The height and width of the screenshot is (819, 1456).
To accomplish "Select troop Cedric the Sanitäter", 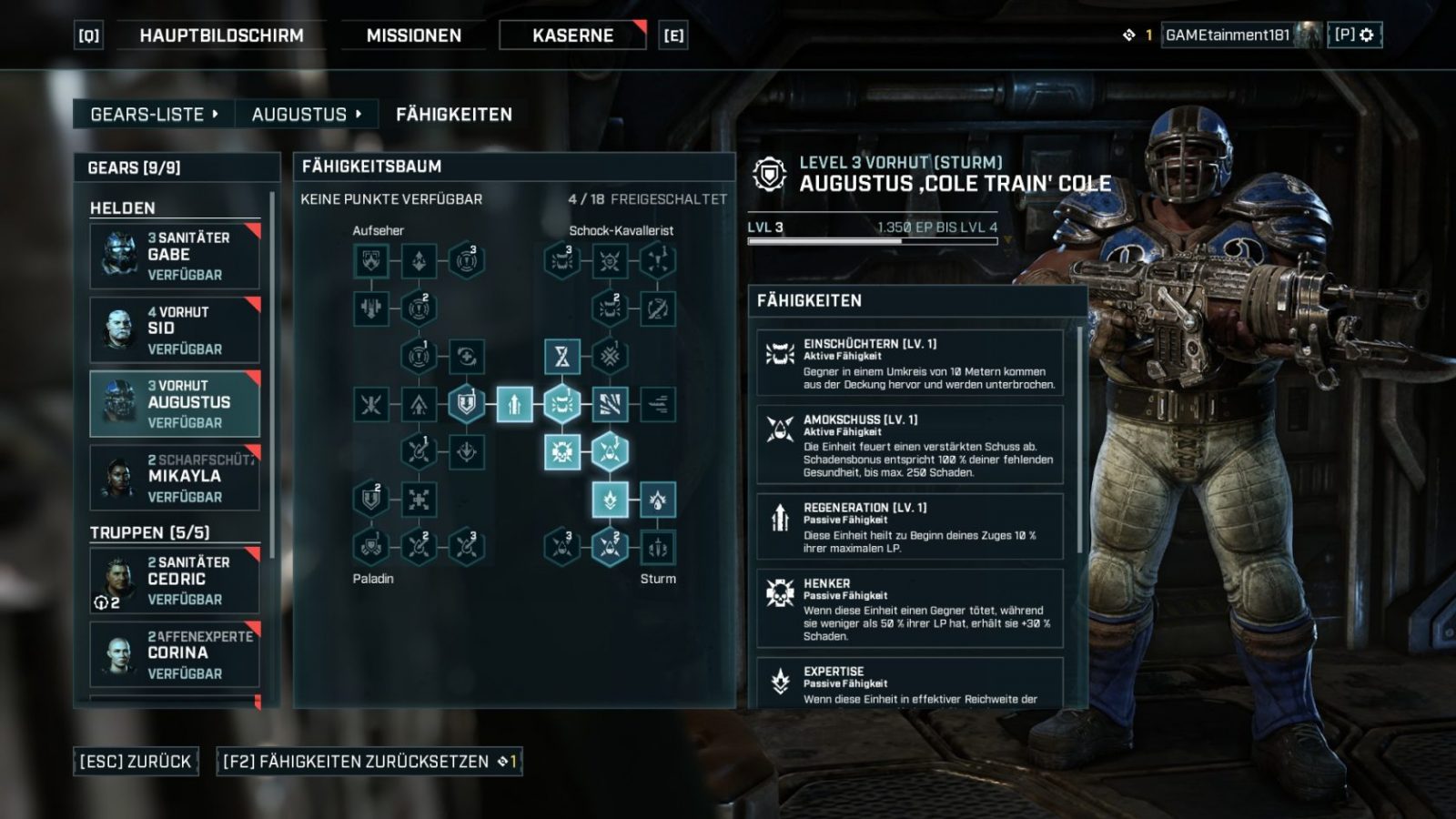I will tap(175, 580).
